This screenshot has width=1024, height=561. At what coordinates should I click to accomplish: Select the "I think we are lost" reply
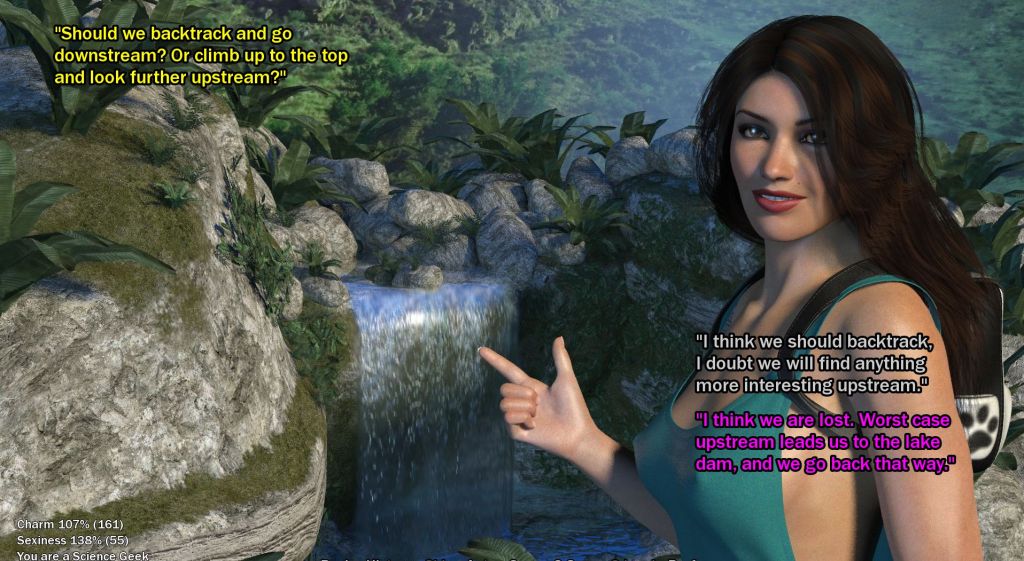click(x=825, y=440)
